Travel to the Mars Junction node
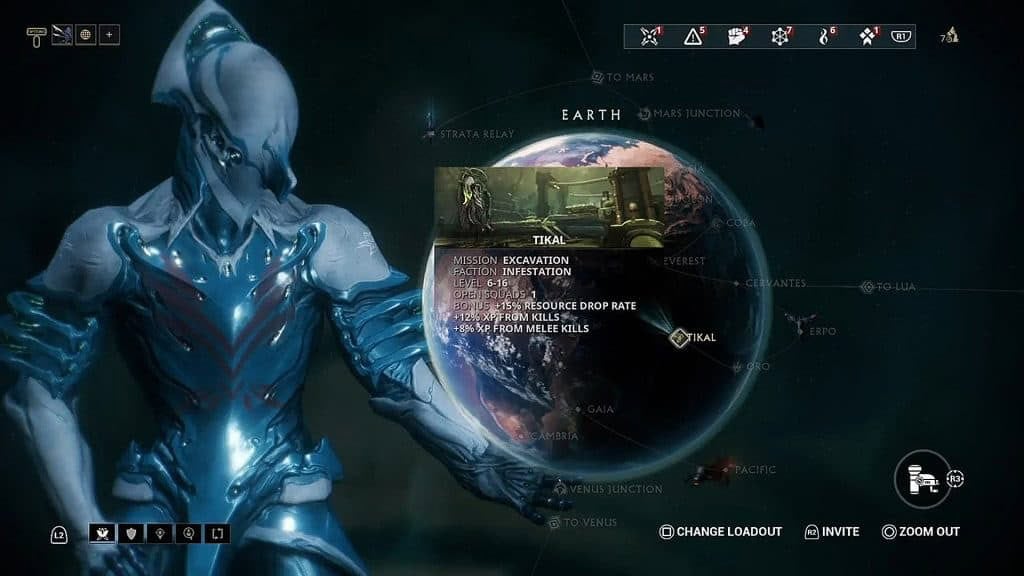Viewport: 1024px width, 576px height. tap(645, 114)
